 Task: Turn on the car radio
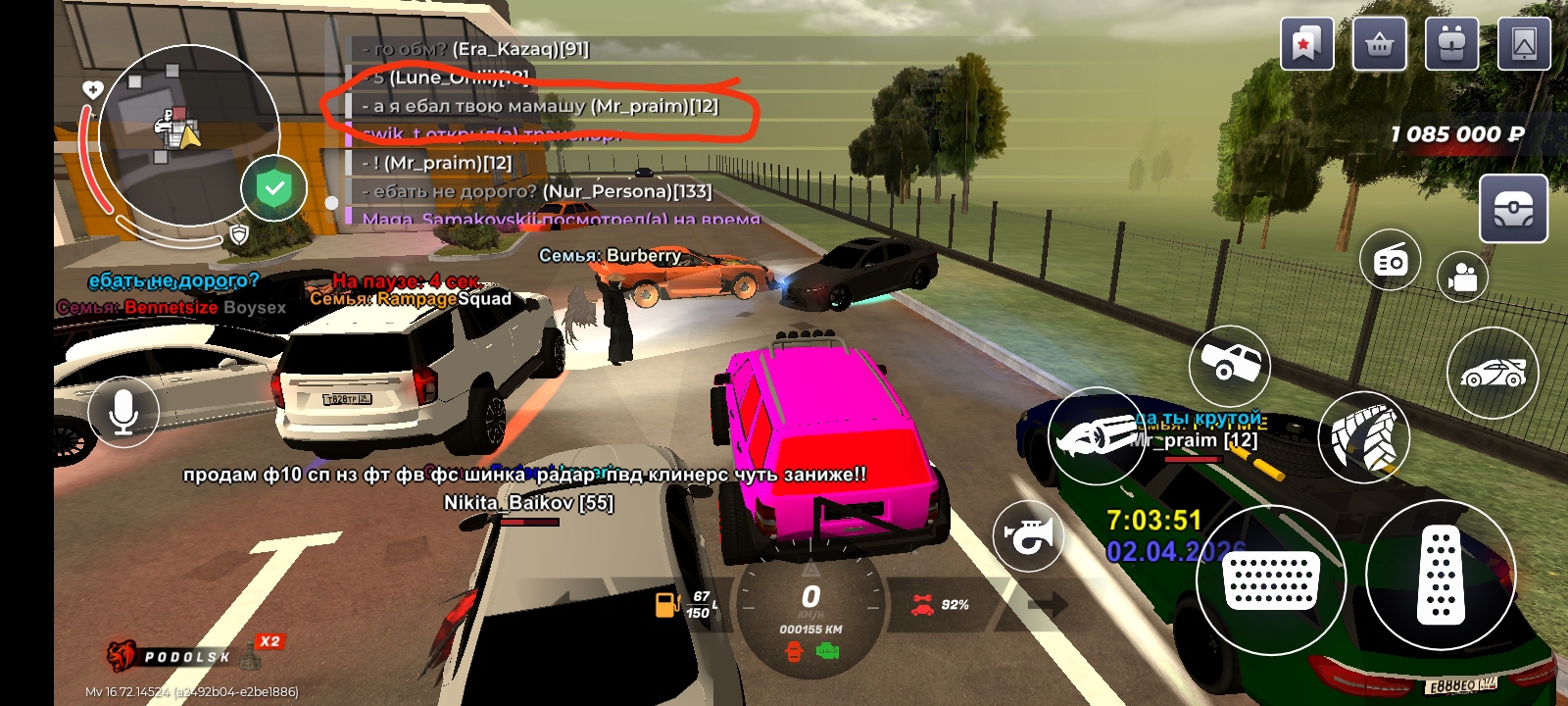pos(1390,261)
